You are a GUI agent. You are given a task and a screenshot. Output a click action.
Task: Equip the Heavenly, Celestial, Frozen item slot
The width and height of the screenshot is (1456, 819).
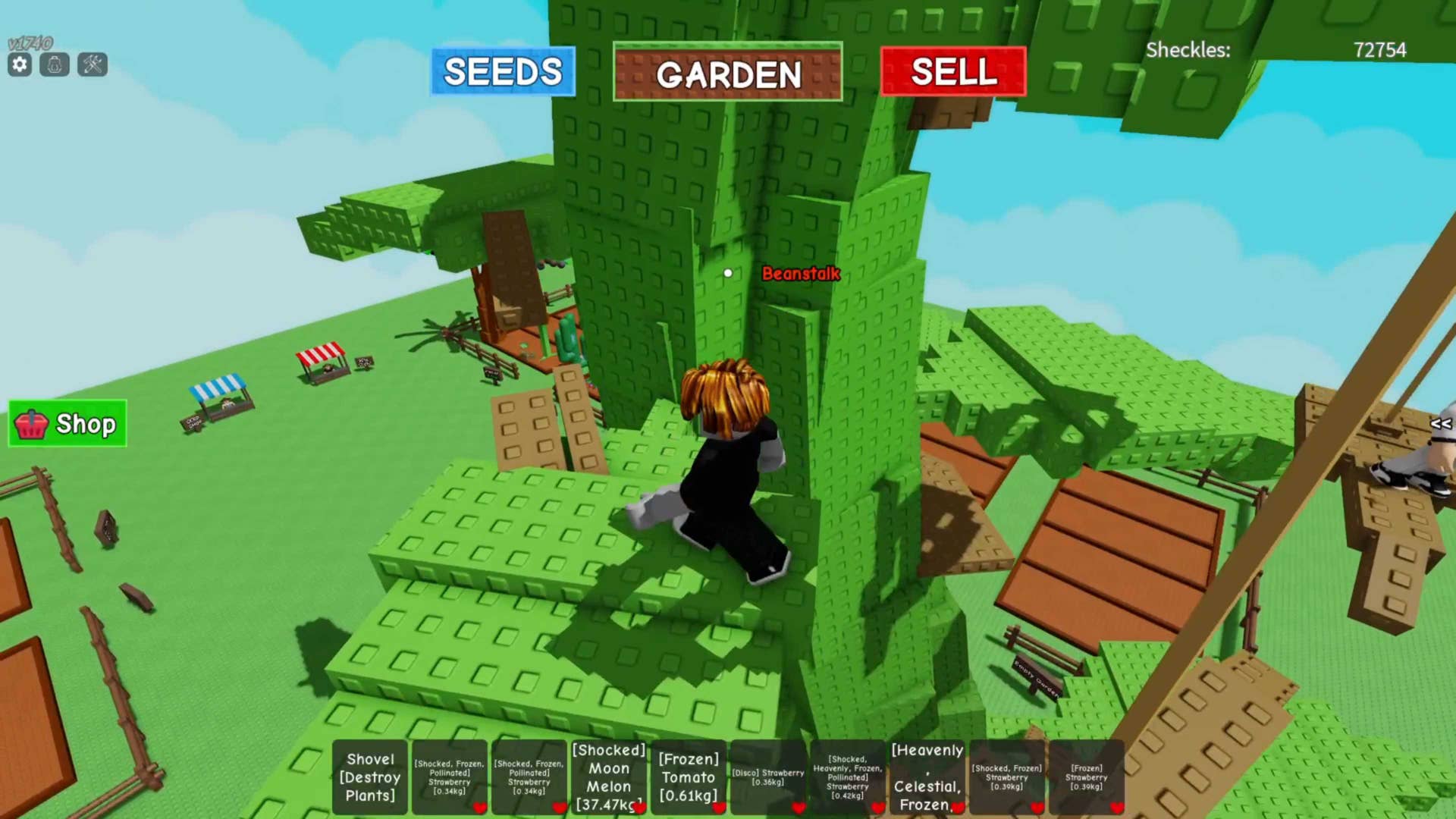tap(927, 777)
